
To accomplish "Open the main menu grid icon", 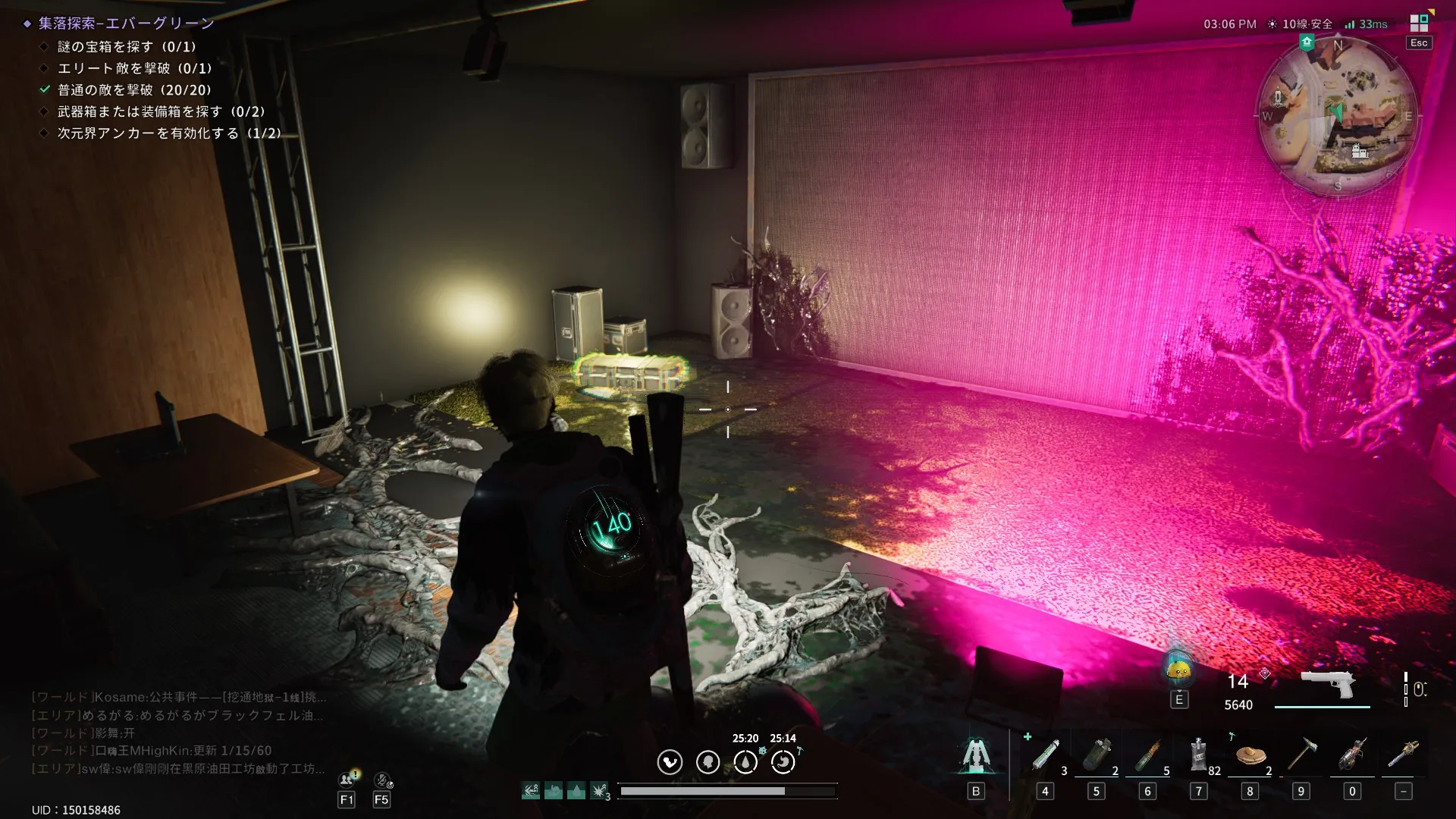I will [x=1419, y=23].
